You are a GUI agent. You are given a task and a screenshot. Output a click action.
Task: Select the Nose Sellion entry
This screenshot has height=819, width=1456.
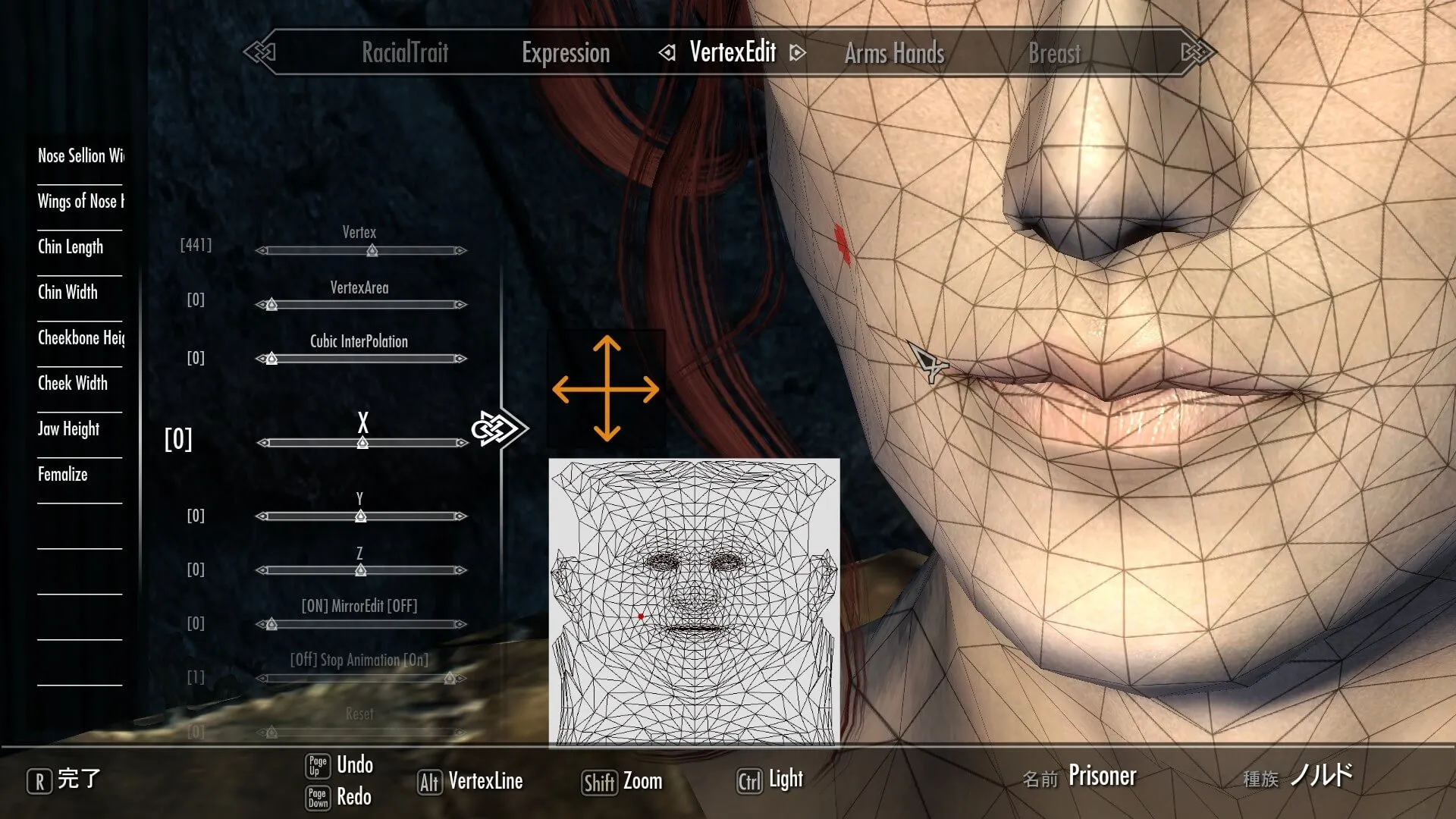[x=80, y=155]
